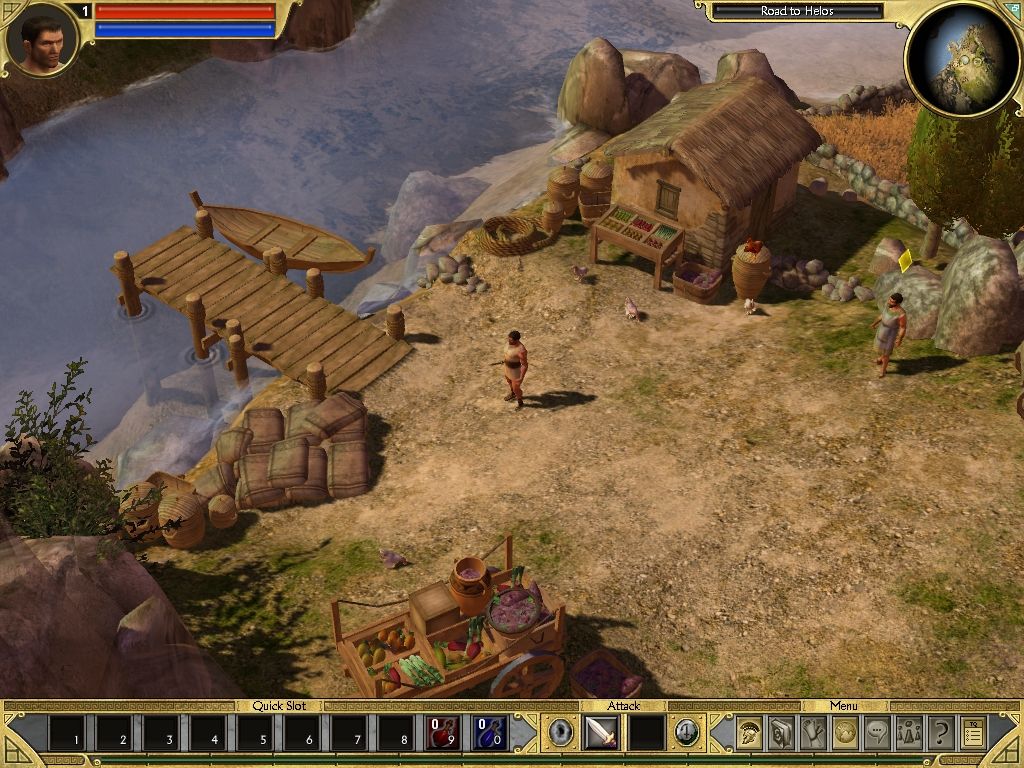The height and width of the screenshot is (768, 1024).
Task: Open the character window helmet icon
Action: [x=750, y=733]
